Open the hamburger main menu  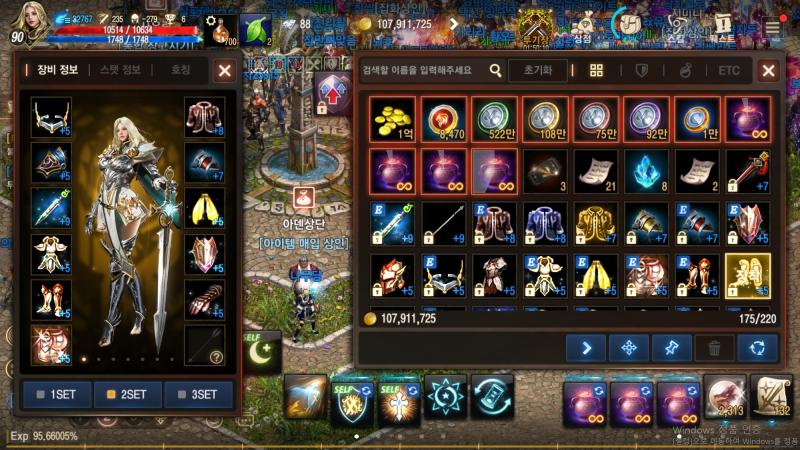point(774,24)
